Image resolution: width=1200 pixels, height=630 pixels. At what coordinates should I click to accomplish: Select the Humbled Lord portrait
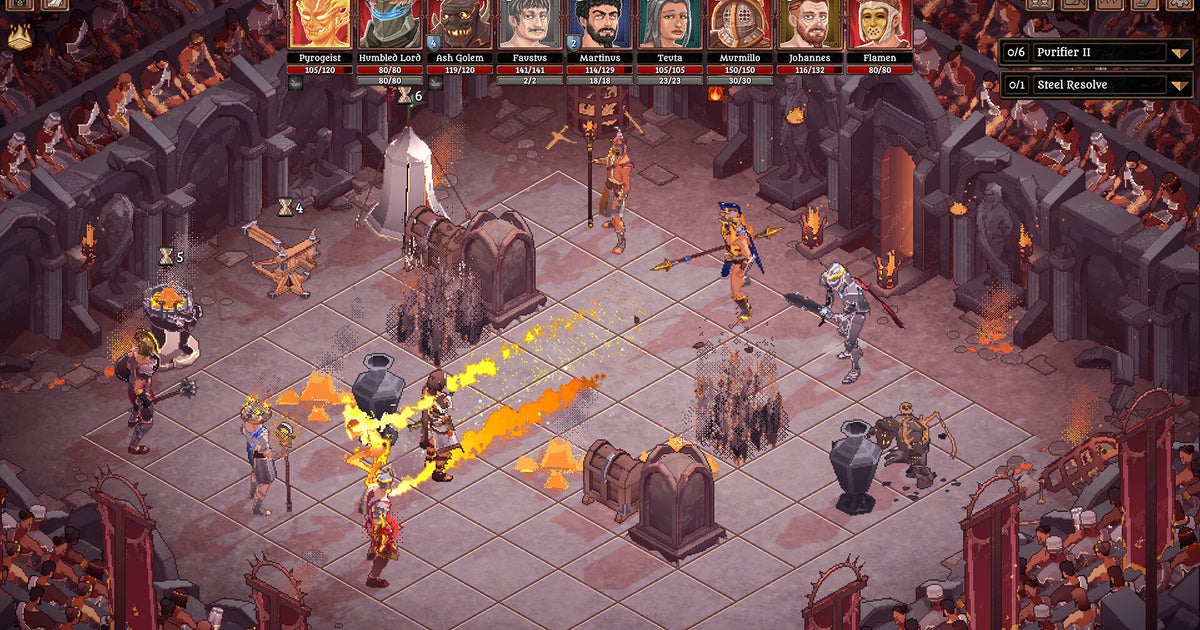click(391, 24)
